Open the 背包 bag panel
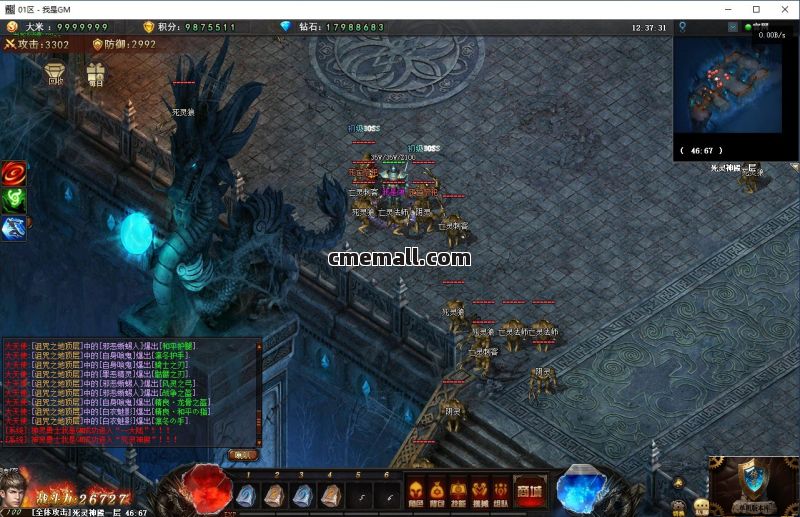800x517 pixels. point(437,492)
